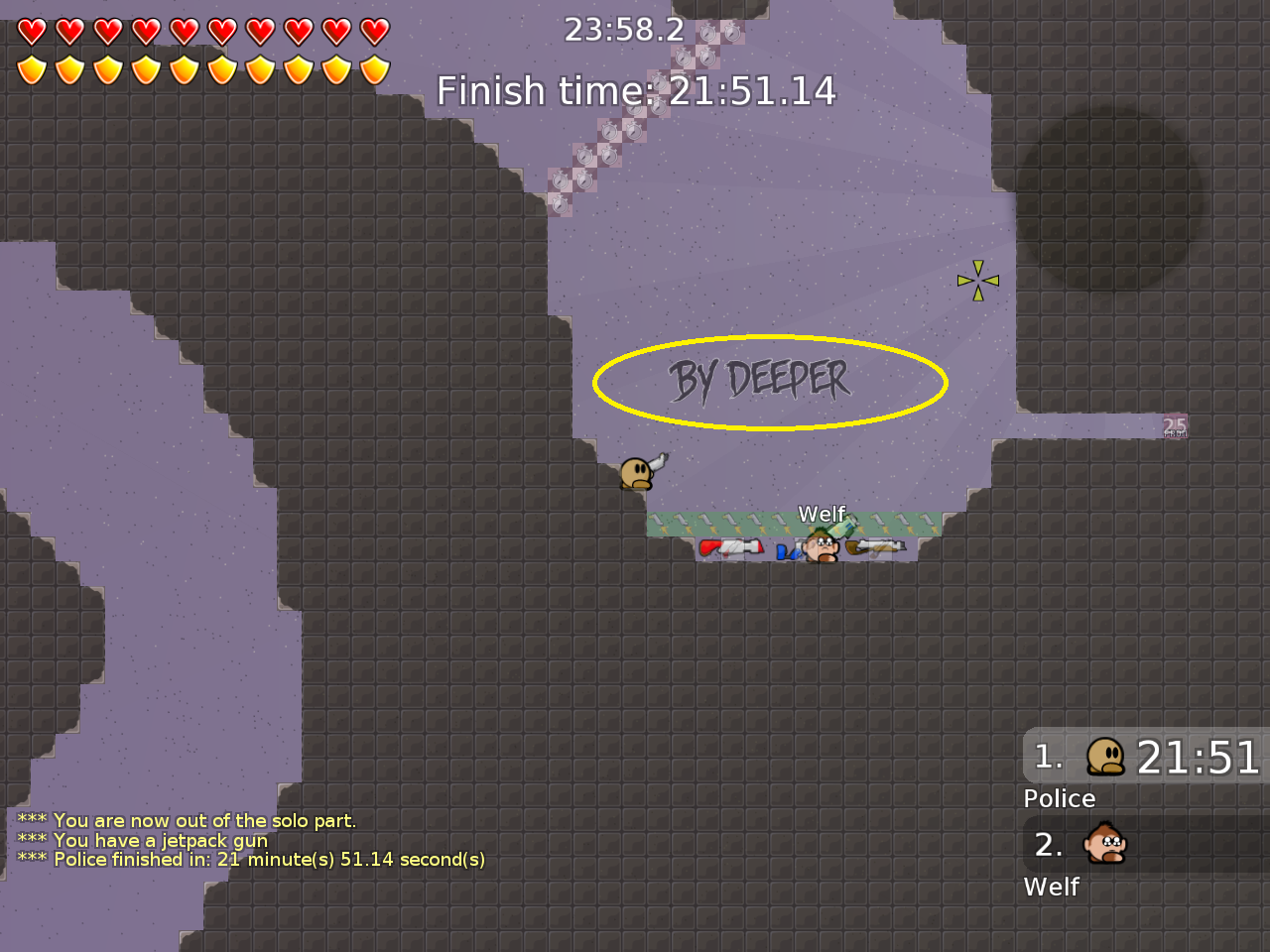
Task: Click the pink 25 FROM teleporter tile
Action: click(1174, 427)
